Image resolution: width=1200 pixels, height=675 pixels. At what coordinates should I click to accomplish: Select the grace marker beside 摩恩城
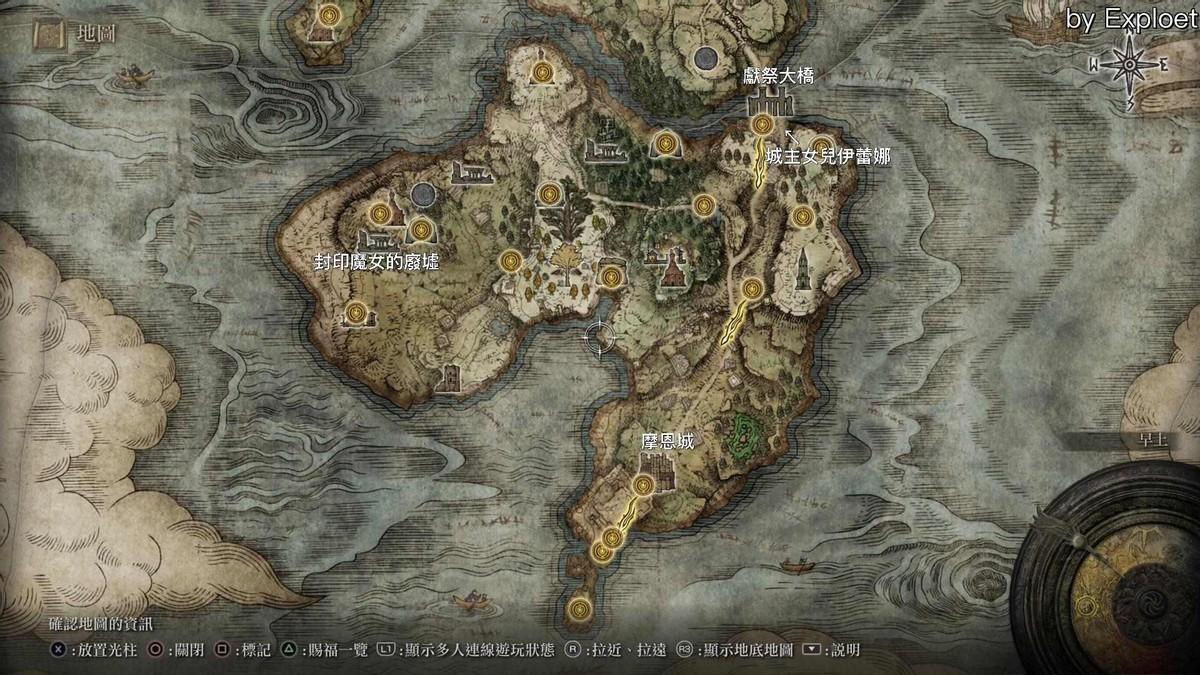(x=644, y=486)
